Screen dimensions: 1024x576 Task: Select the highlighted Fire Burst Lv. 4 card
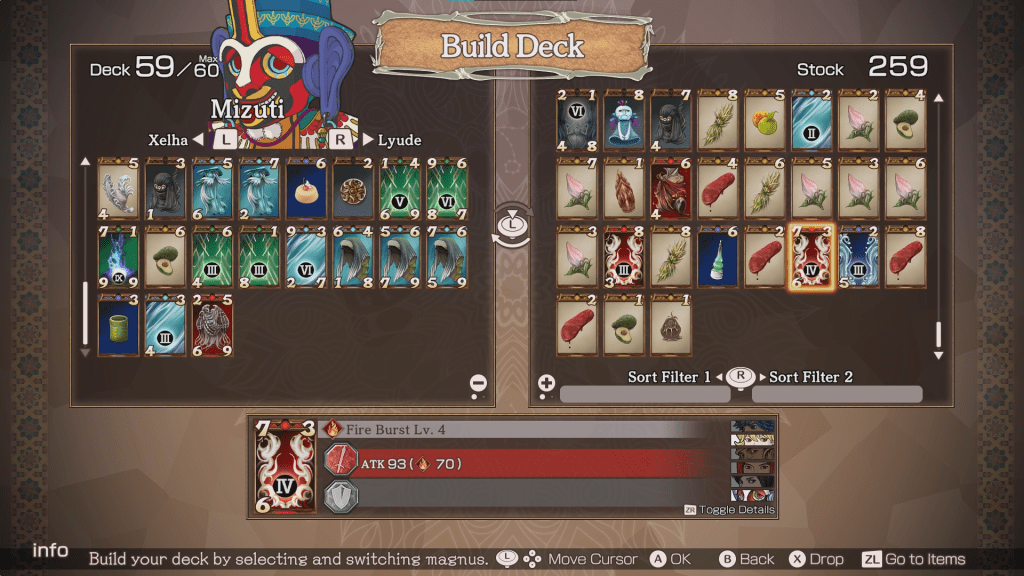point(811,257)
